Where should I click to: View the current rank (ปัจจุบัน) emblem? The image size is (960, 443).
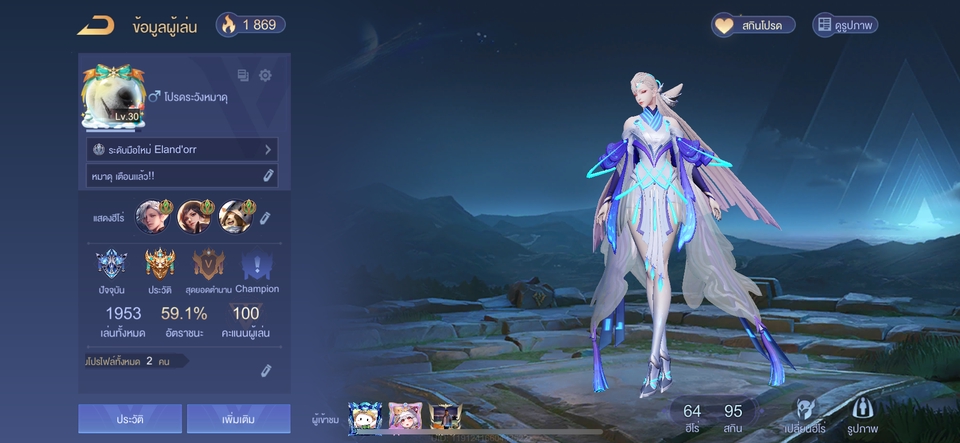[x=112, y=265]
